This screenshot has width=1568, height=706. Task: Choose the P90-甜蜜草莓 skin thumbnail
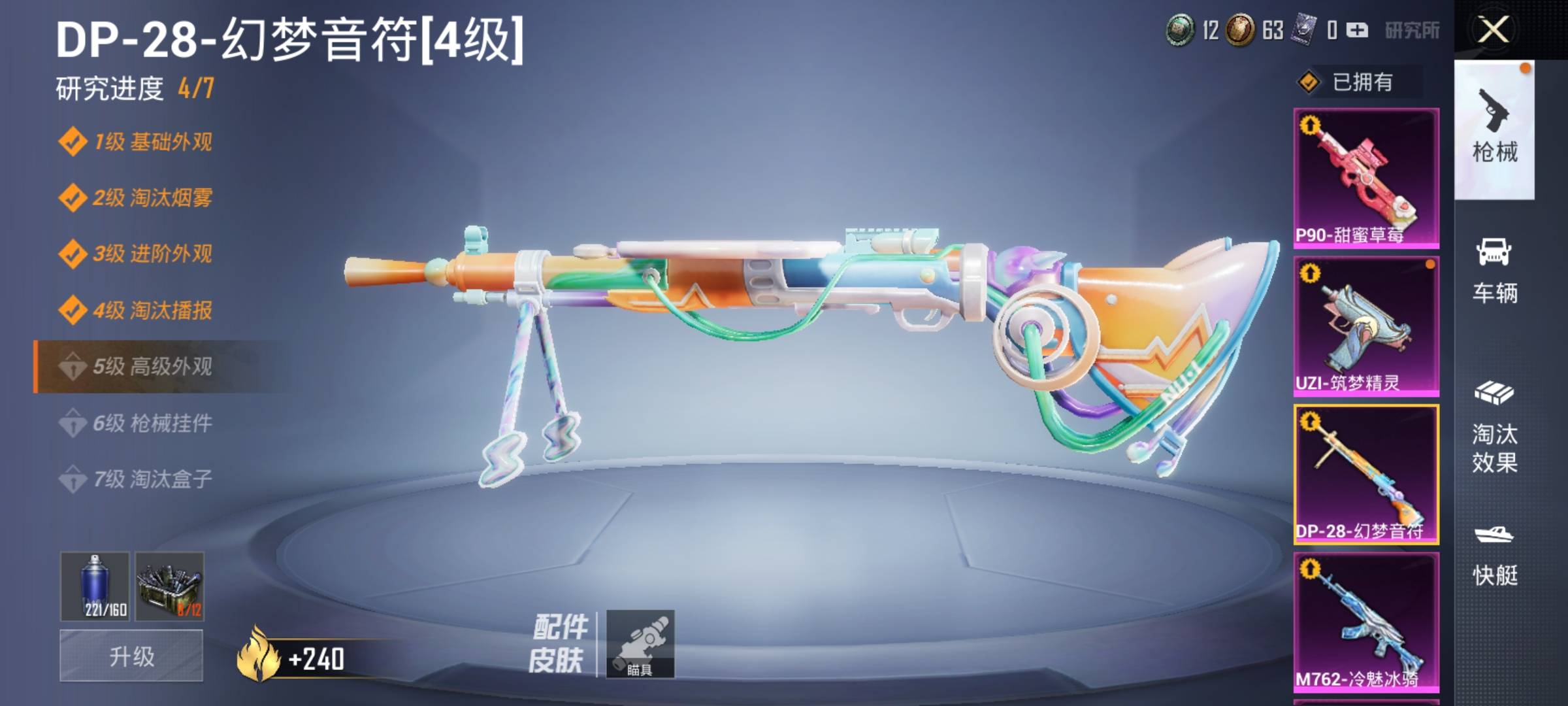(1366, 178)
